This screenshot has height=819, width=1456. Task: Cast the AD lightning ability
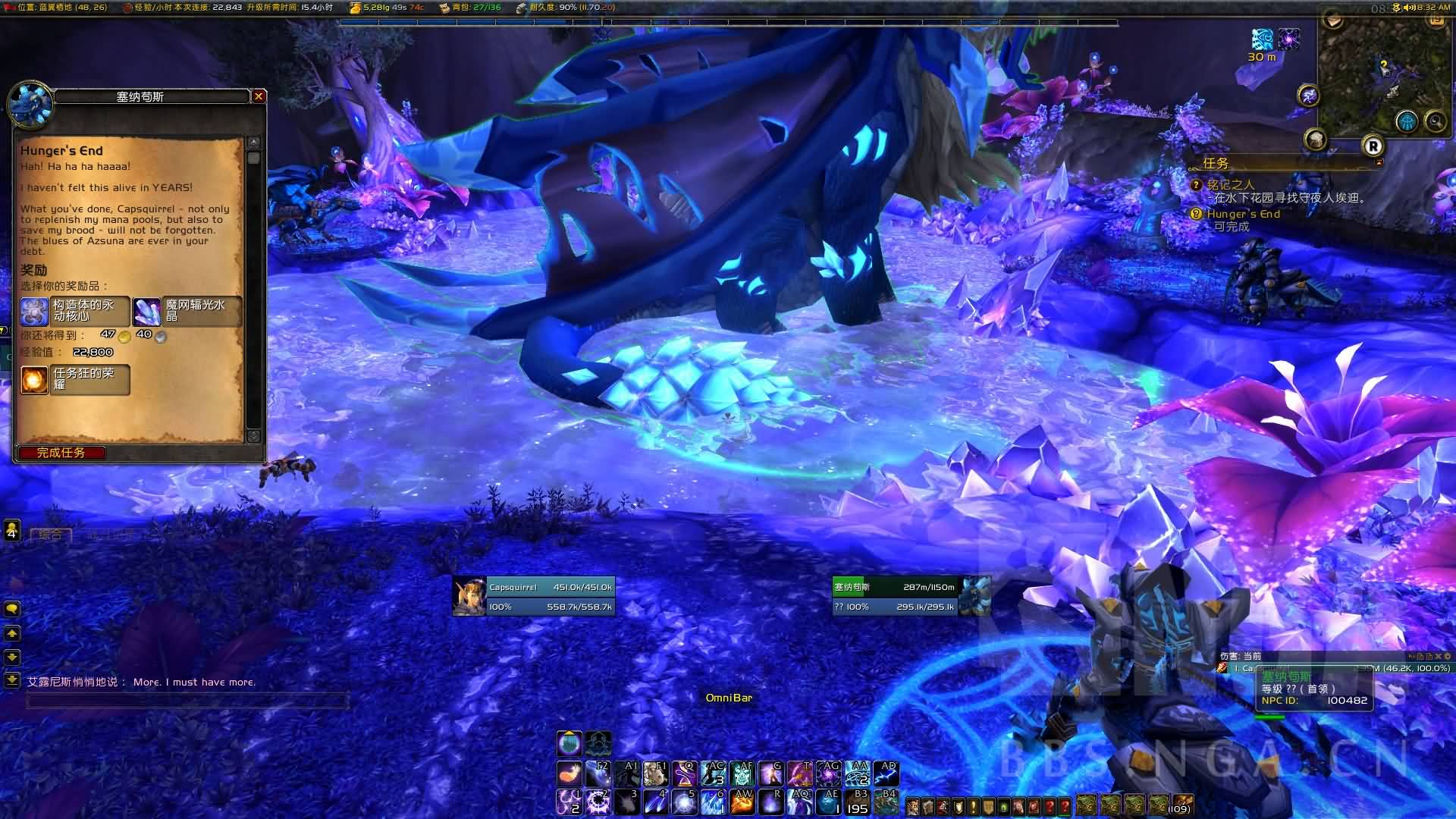coord(886,774)
